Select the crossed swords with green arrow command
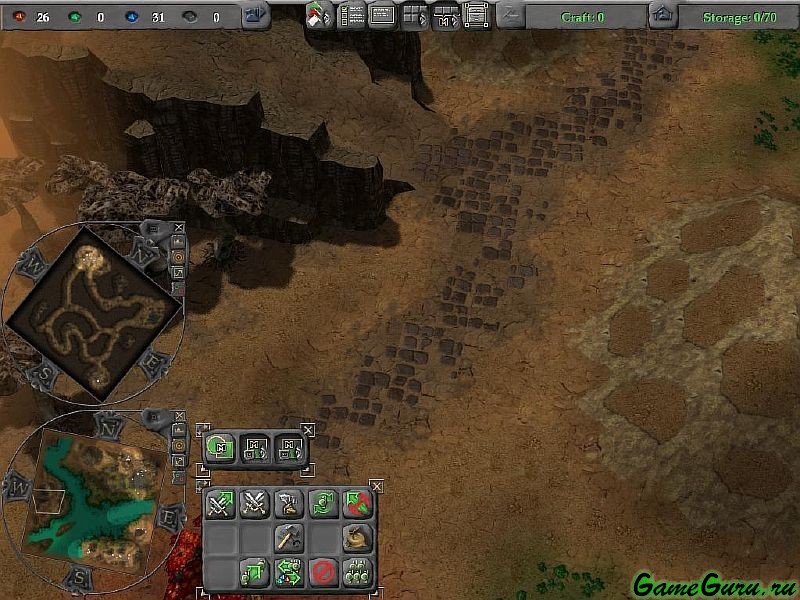 (220, 505)
